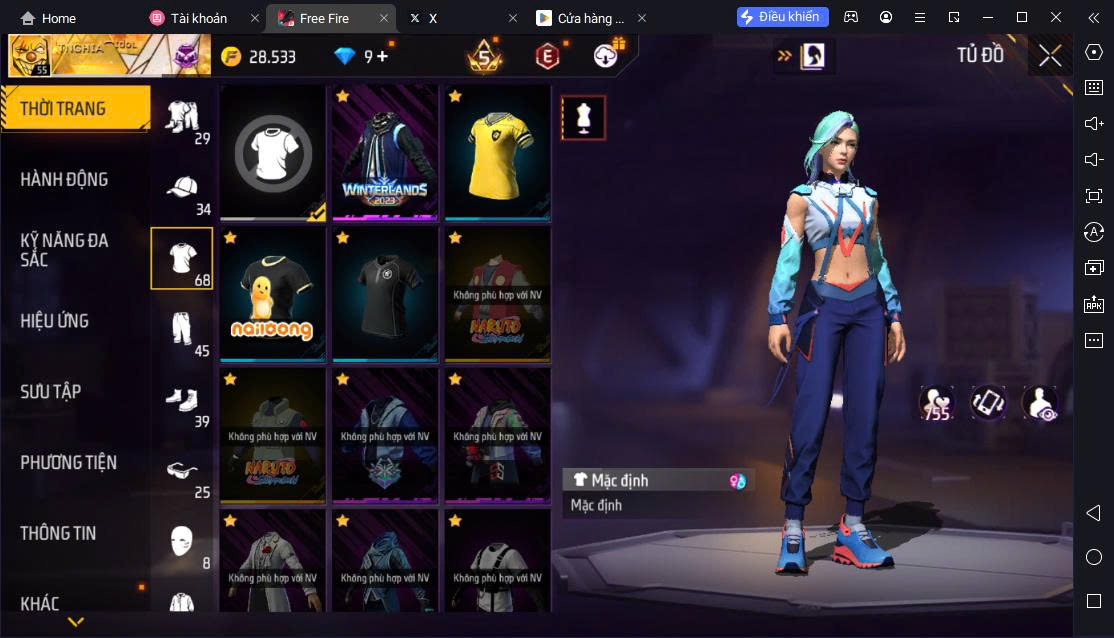Open the mannequin outfit preset icon
The height and width of the screenshot is (638, 1114).
583,118
